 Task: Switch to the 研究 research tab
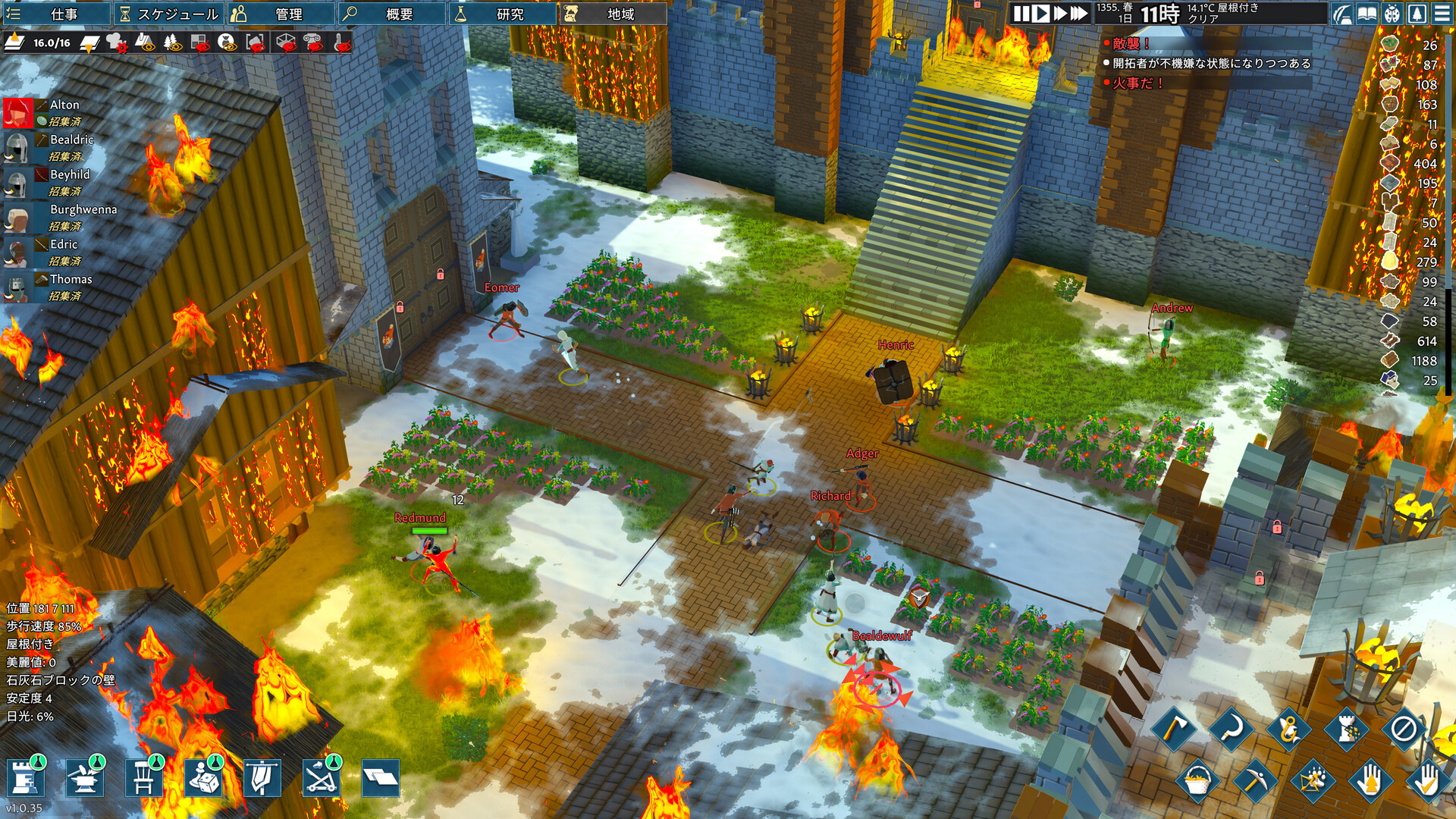(504, 14)
